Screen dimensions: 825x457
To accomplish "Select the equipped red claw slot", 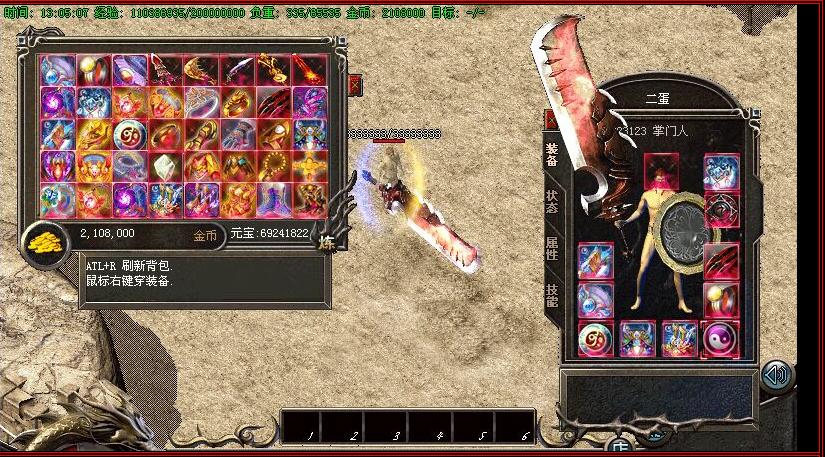I will (720, 261).
